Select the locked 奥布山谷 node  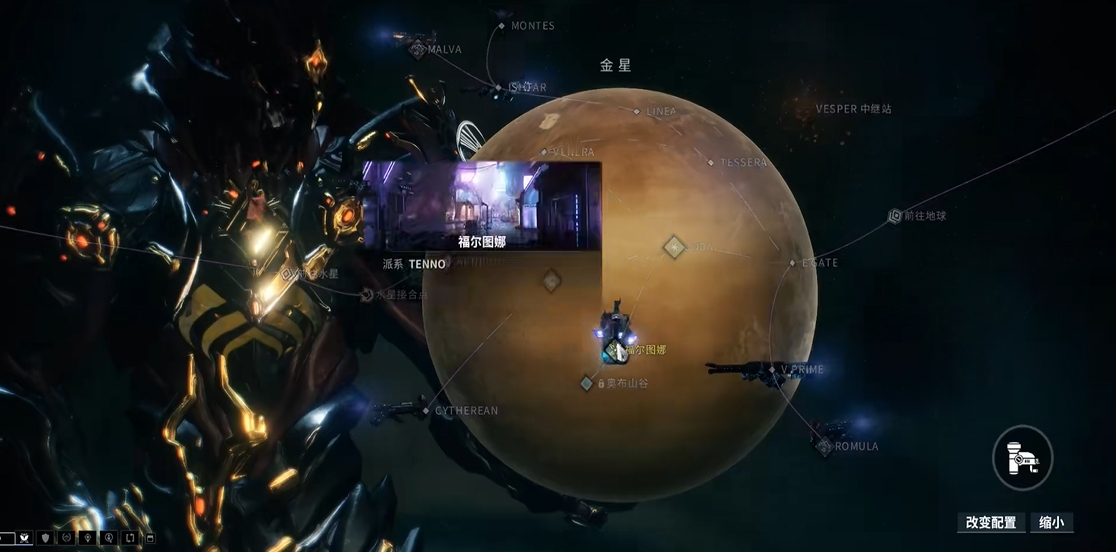tap(587, 383)
